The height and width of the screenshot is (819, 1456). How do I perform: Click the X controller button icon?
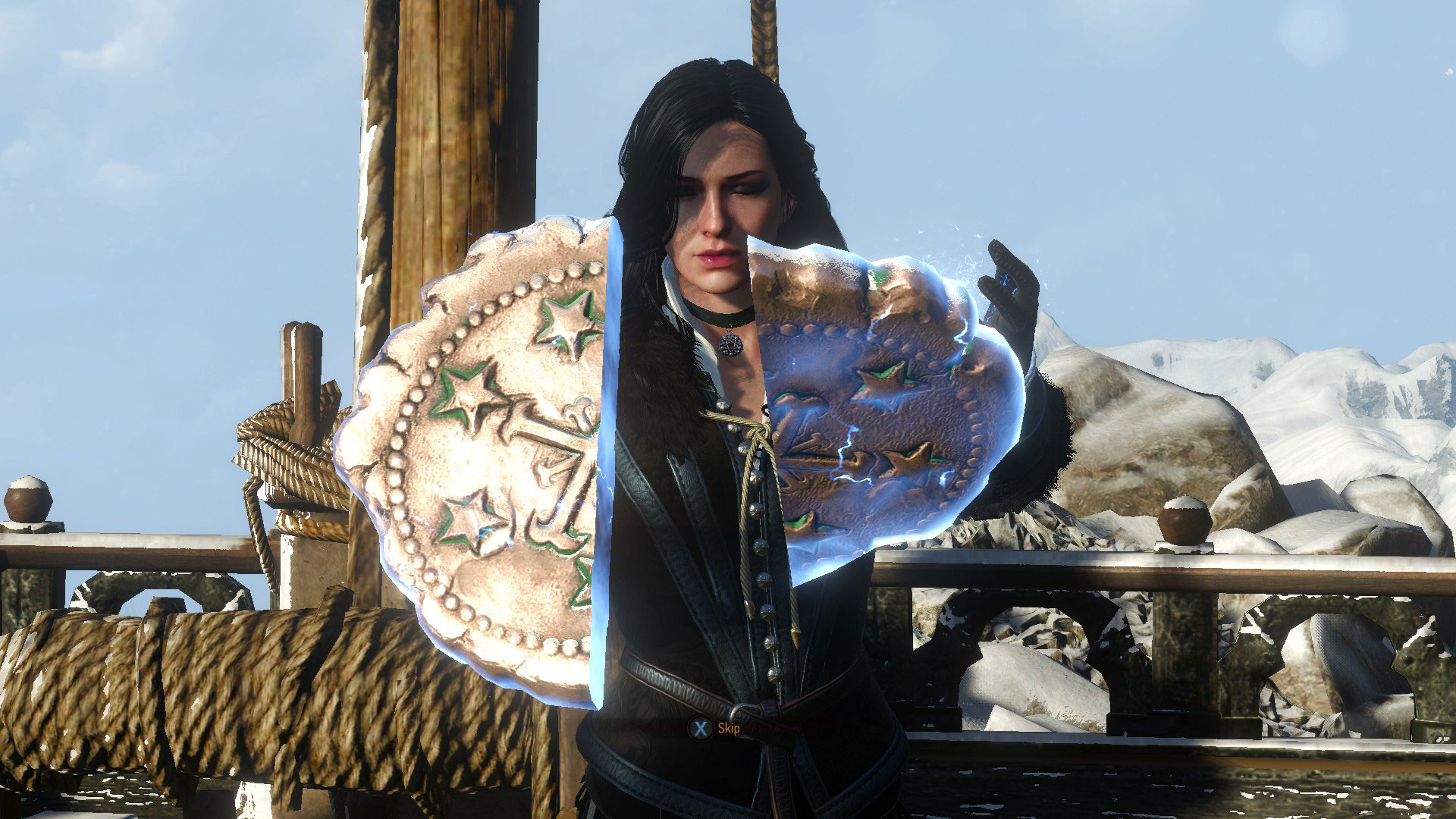pyautogui.click(x=701, y=729)
